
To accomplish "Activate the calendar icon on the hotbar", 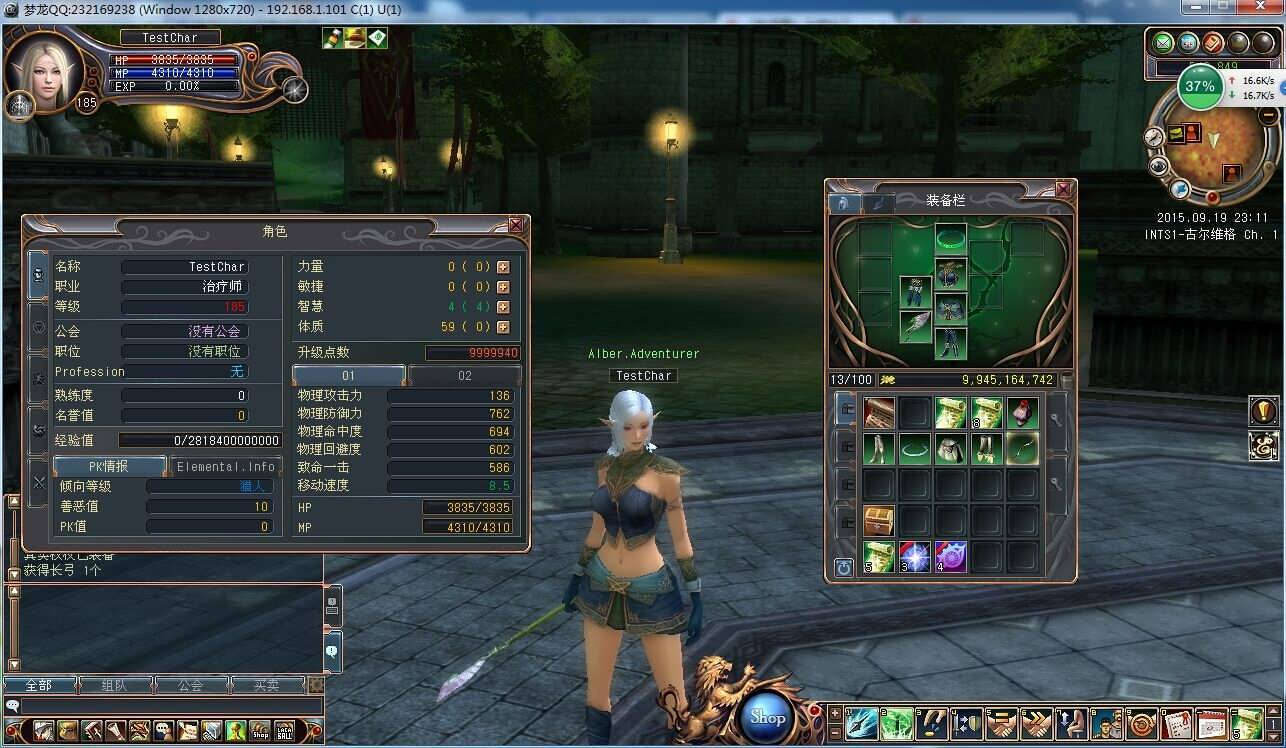I will pos(1210,723).
